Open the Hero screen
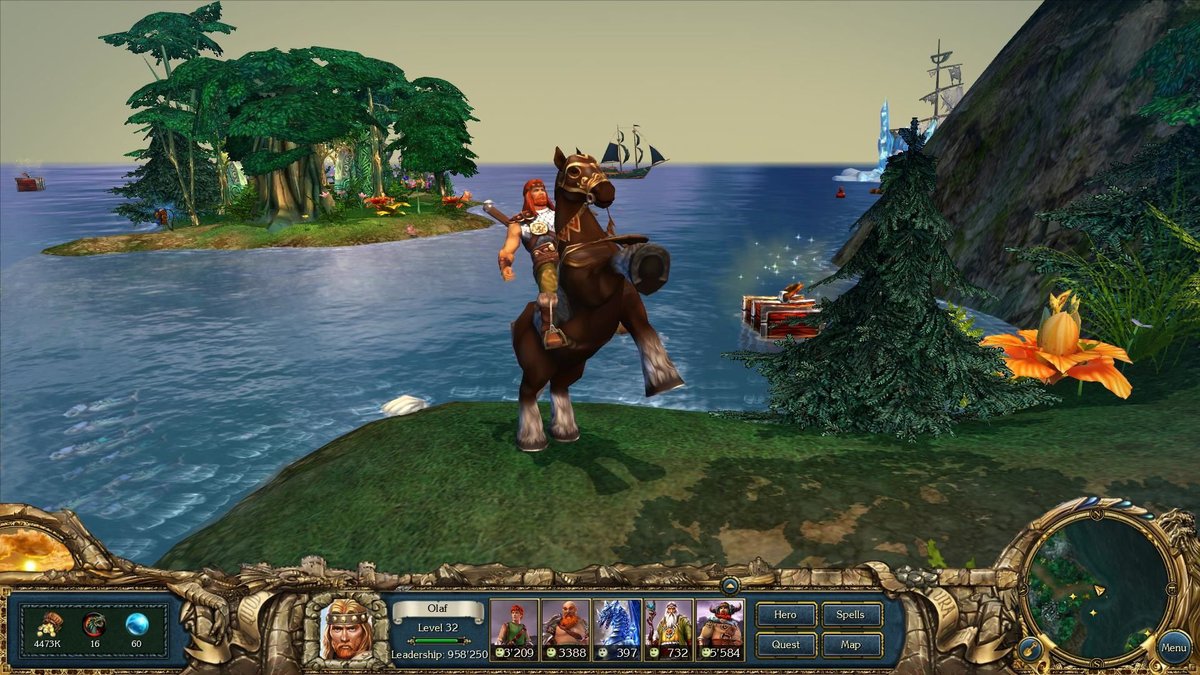The height and width of the screenshot is (675, 1200). tap(786, 615)
